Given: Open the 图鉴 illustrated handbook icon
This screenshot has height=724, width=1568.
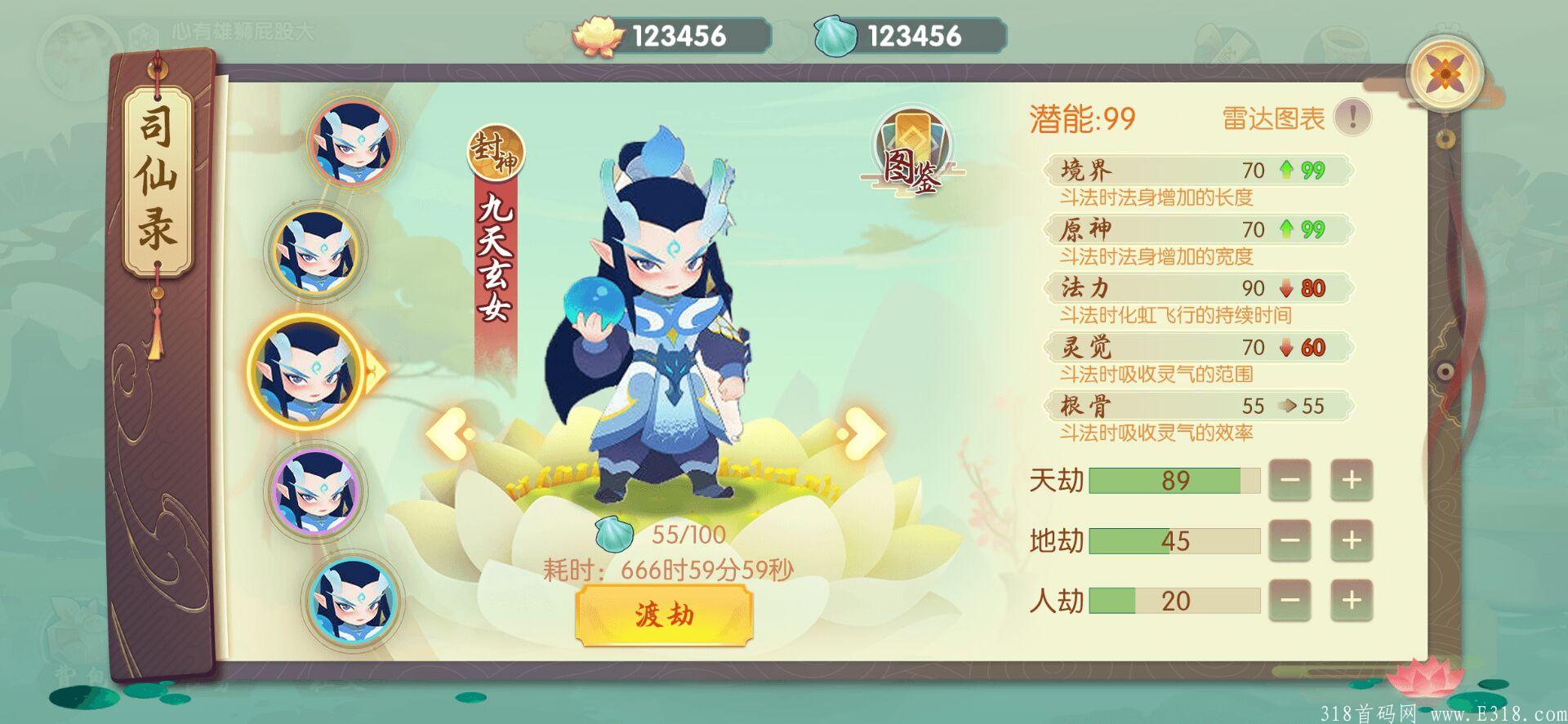Looking at the screenshot, I should [912, 151].
